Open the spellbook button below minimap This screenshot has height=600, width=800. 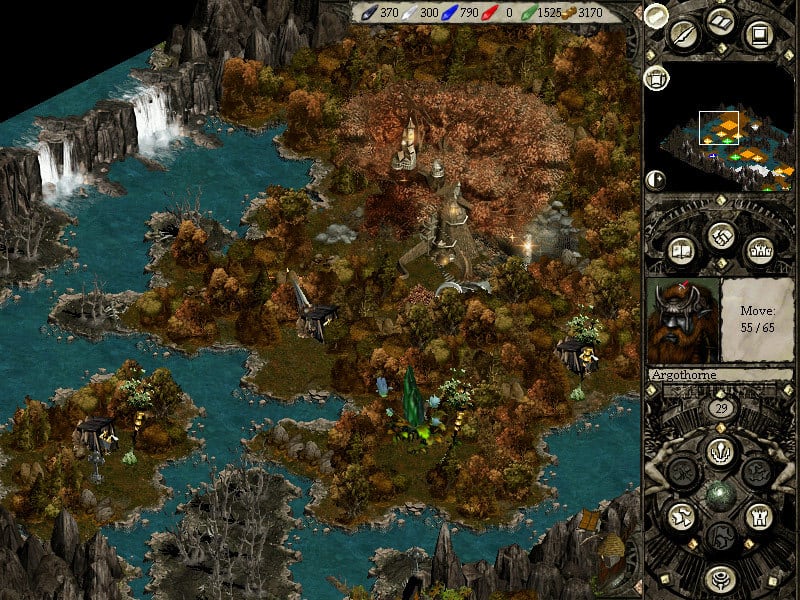pyautogui.click(x=681, y=249)
